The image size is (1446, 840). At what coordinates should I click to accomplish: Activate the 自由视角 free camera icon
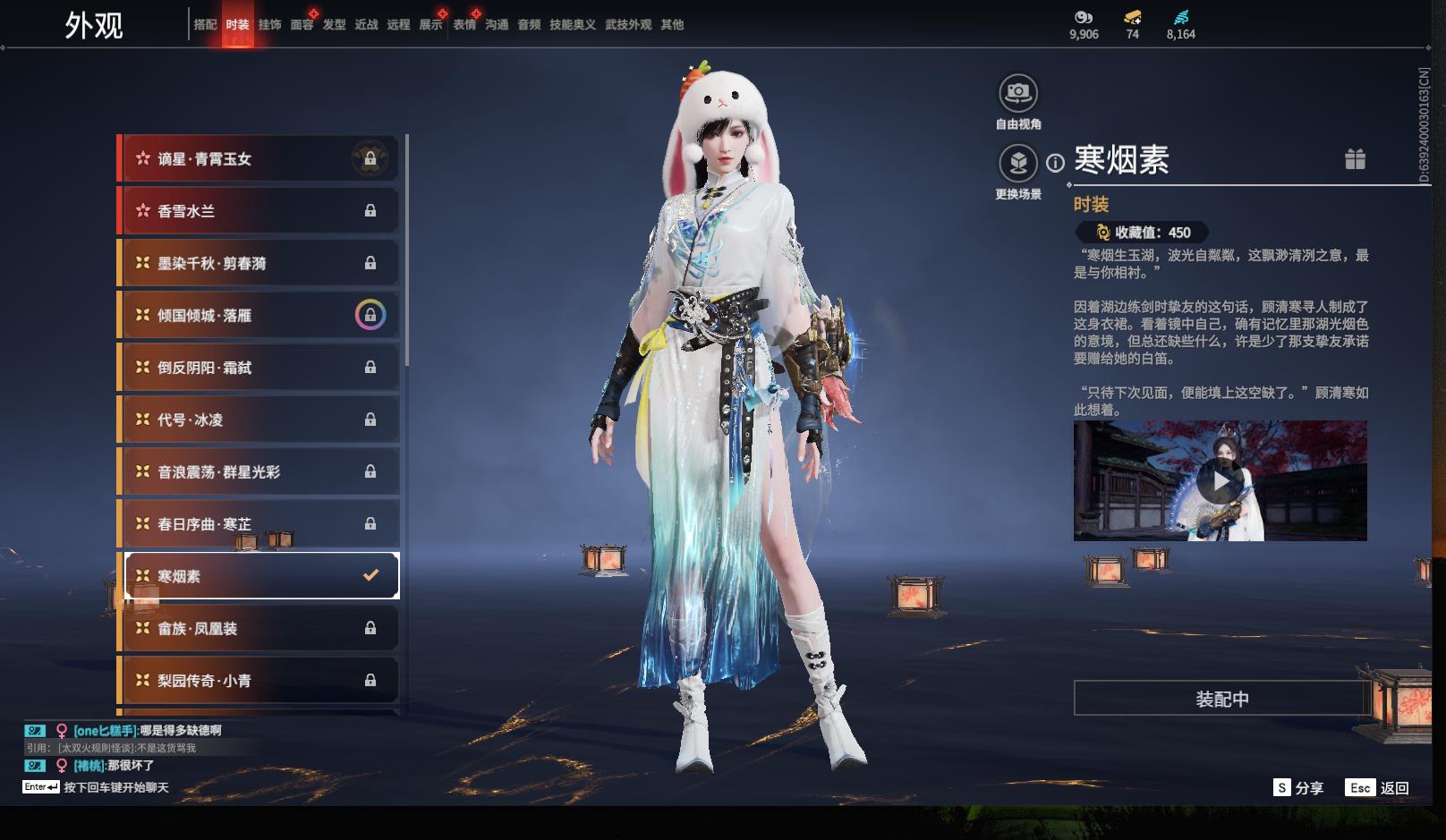1018,93
